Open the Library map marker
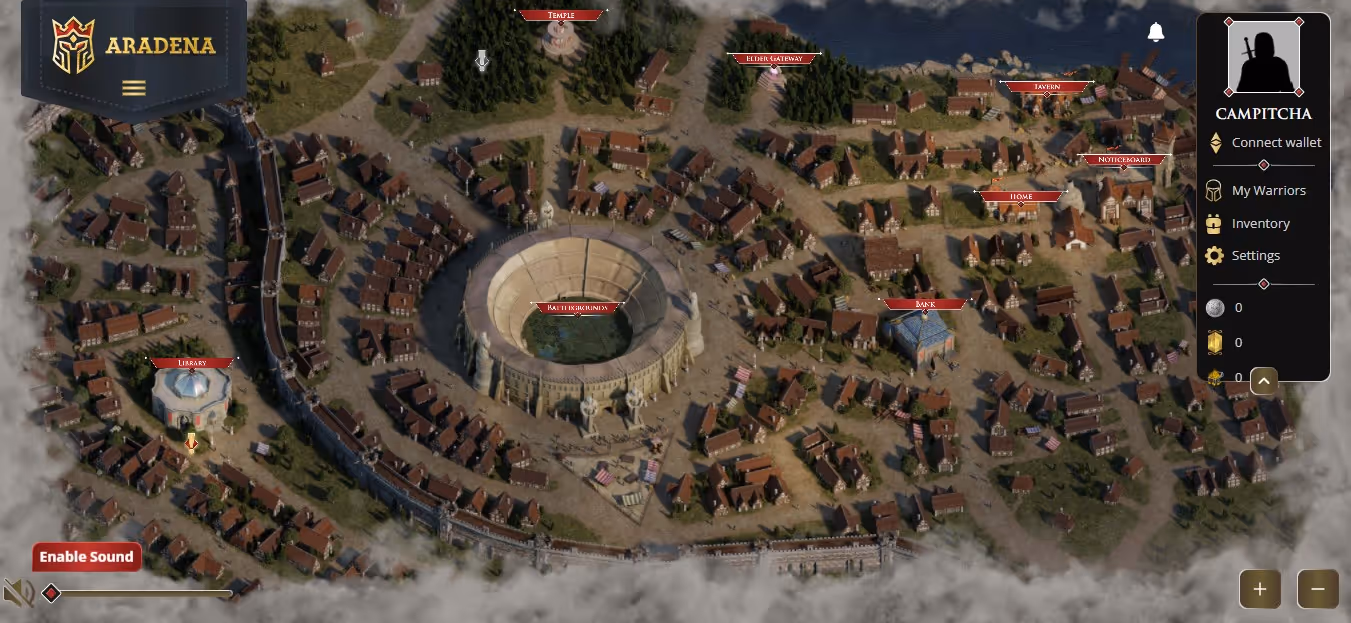This screenshot has width=1351, height=623. coord(192,363)
